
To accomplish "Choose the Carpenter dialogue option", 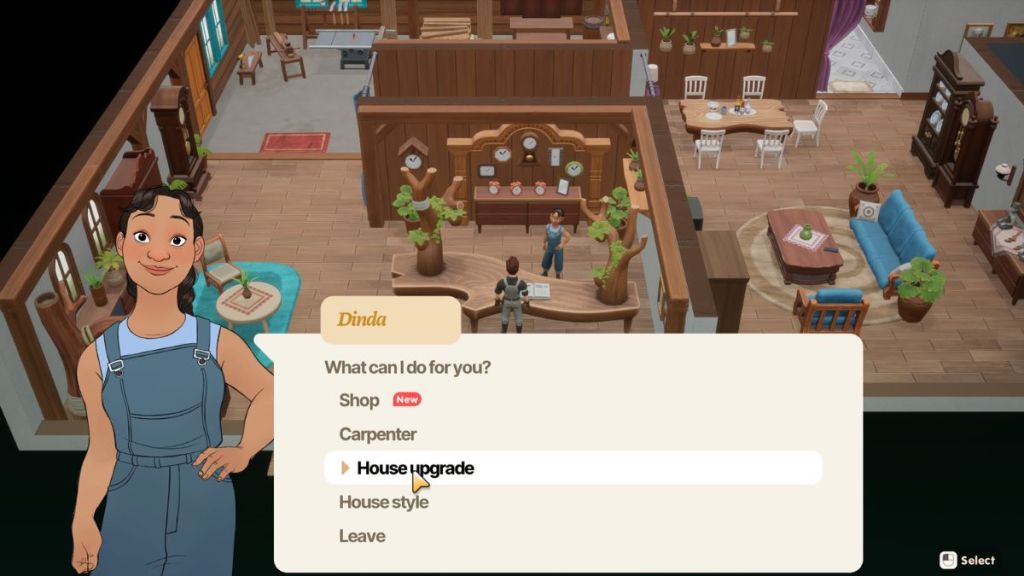I will [x=378, y=434].
